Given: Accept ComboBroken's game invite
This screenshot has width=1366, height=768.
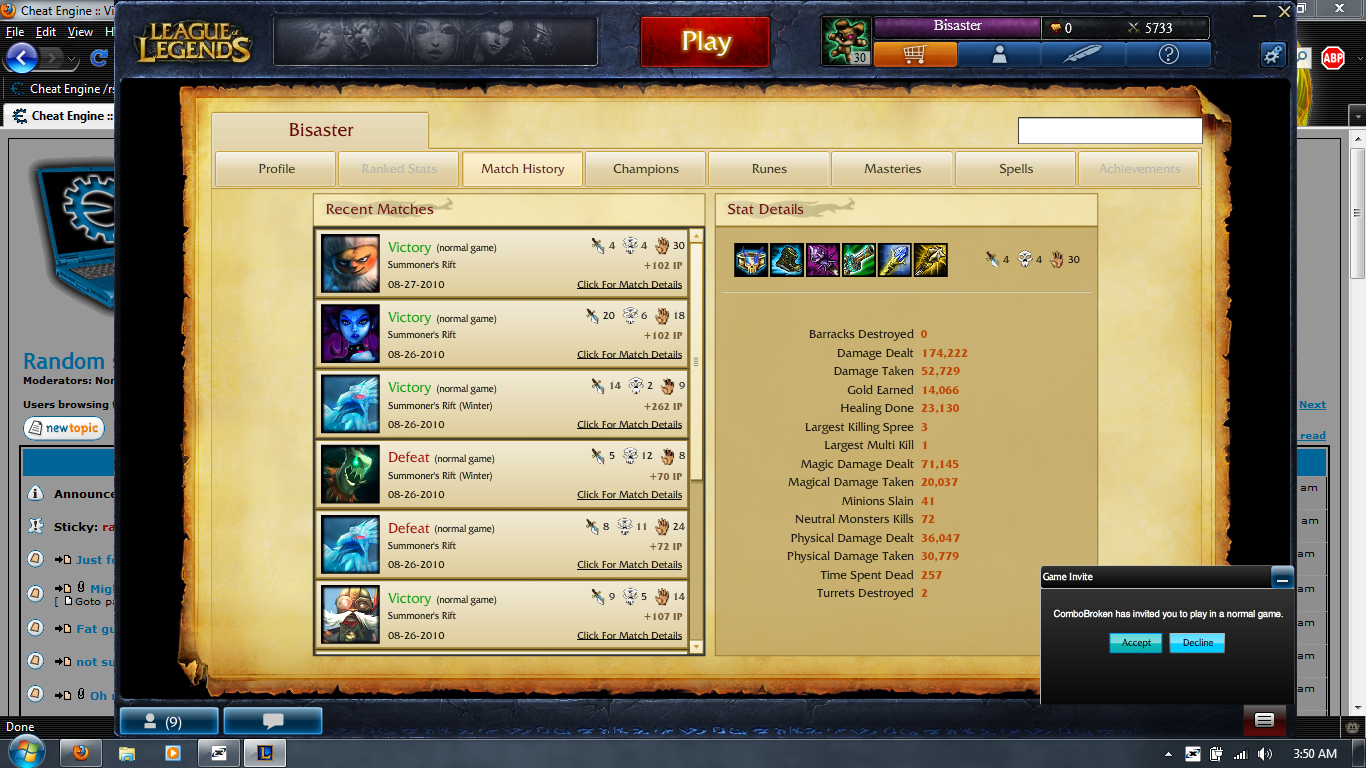Looking at the screenshot, I should coord(1135,643).
